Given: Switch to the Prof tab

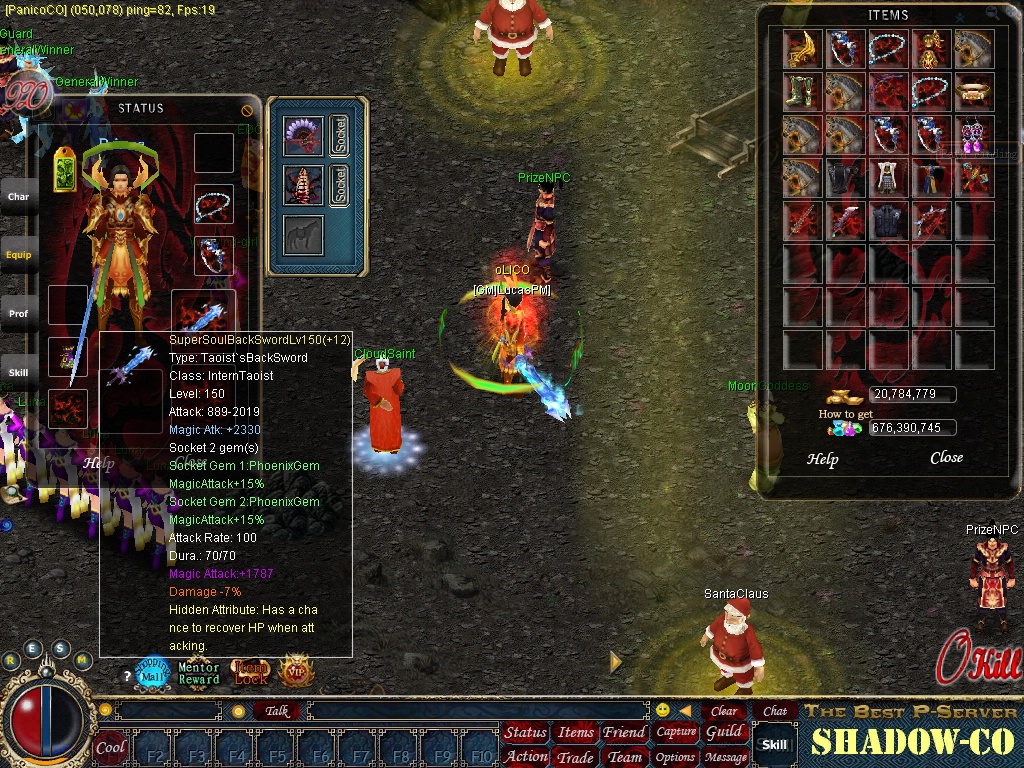Looking at the screenshot, I should tap(18, 314).
